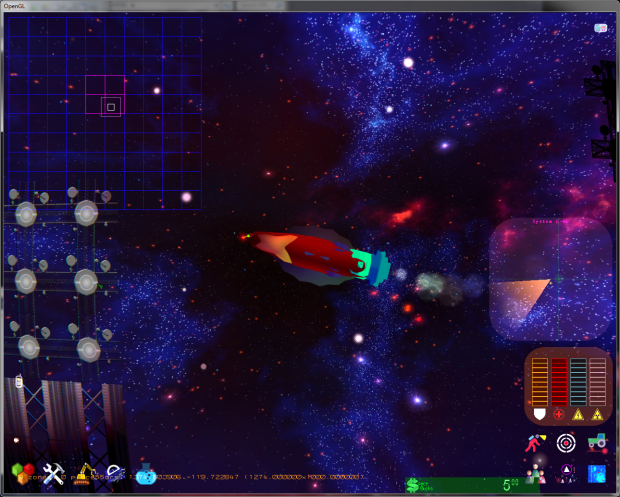Viewport: 620px width, 497px height.
Task: Click the blue protractor measuring icon
Action: tap(115, 473)
